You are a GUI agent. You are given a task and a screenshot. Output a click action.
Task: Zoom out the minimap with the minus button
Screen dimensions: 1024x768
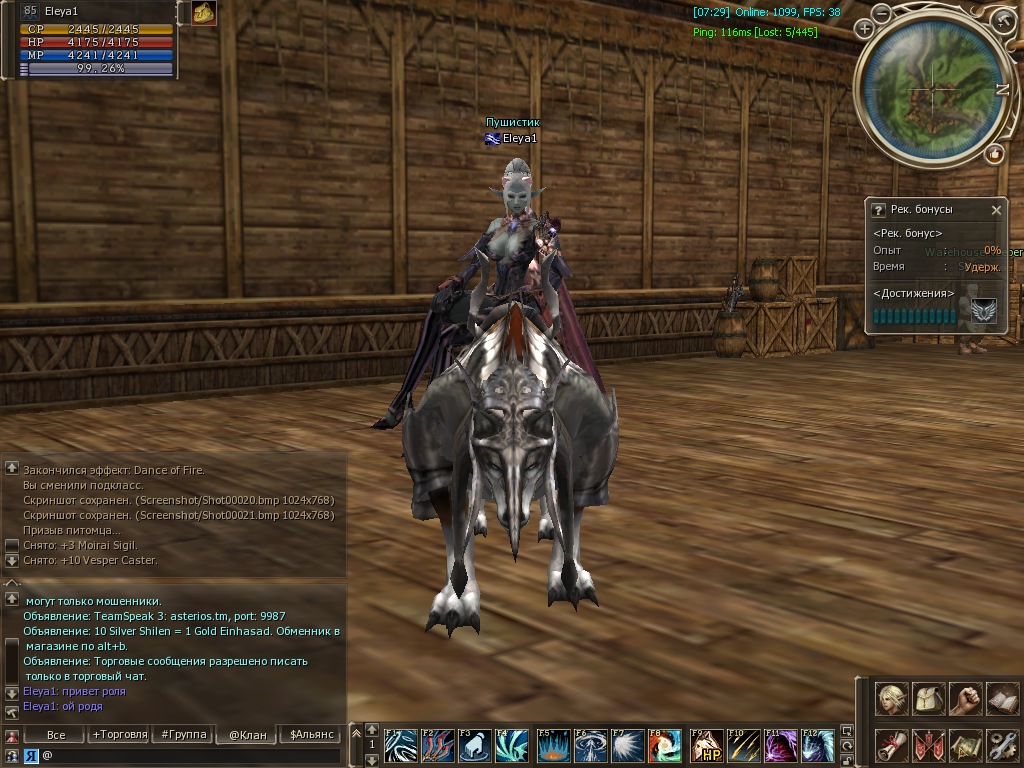click(x=882, y=14)
